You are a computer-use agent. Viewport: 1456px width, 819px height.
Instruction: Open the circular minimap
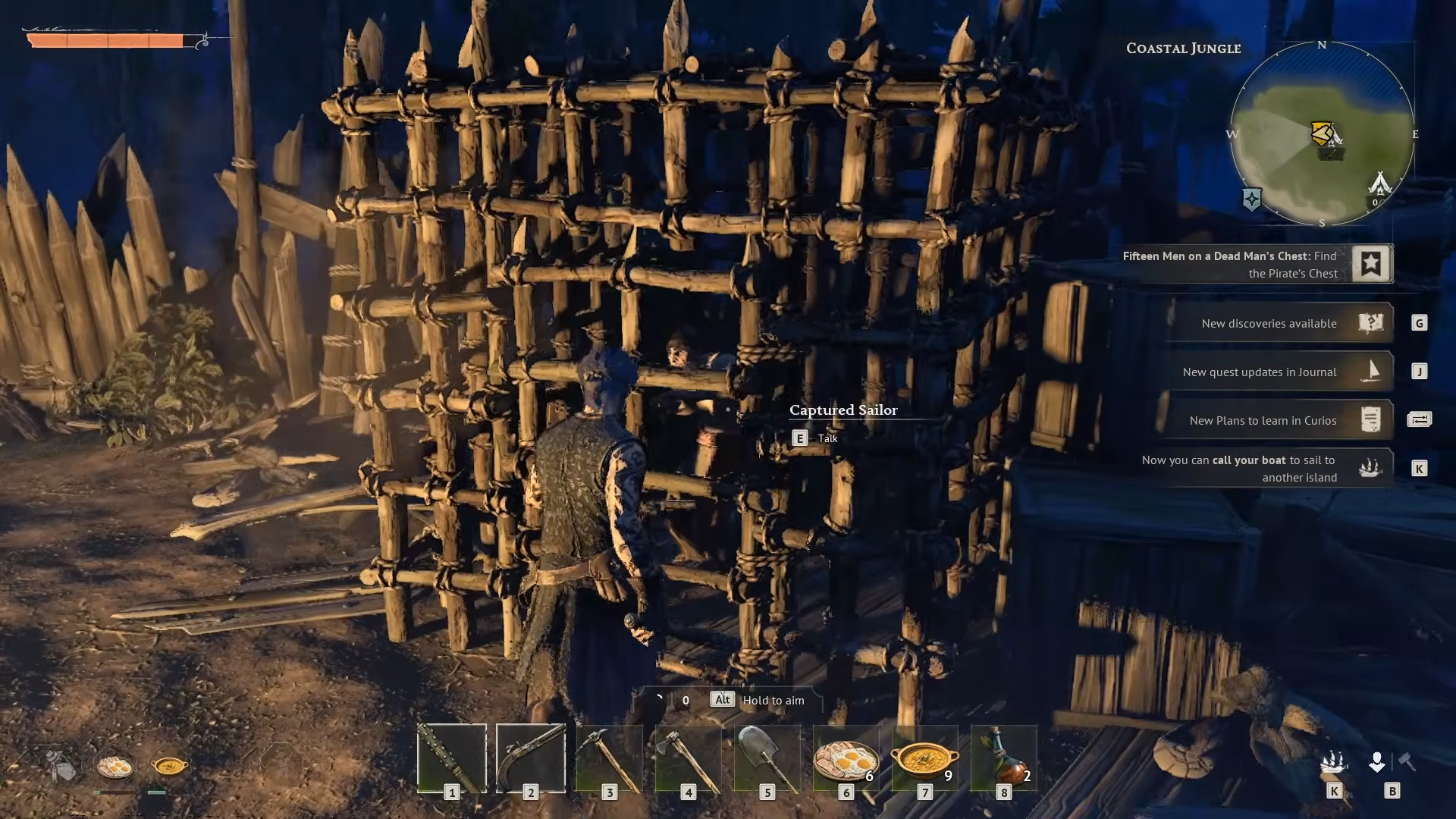(x=1322, y=133)
